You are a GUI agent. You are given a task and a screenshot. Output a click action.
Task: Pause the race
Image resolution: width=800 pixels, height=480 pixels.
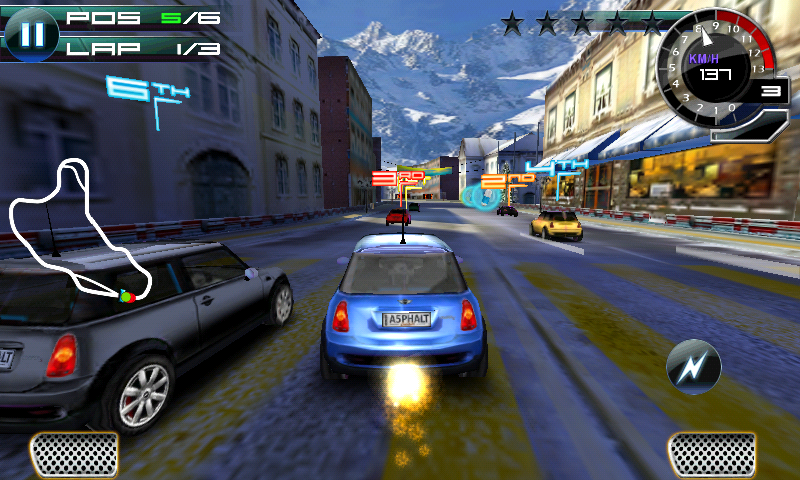33,32
